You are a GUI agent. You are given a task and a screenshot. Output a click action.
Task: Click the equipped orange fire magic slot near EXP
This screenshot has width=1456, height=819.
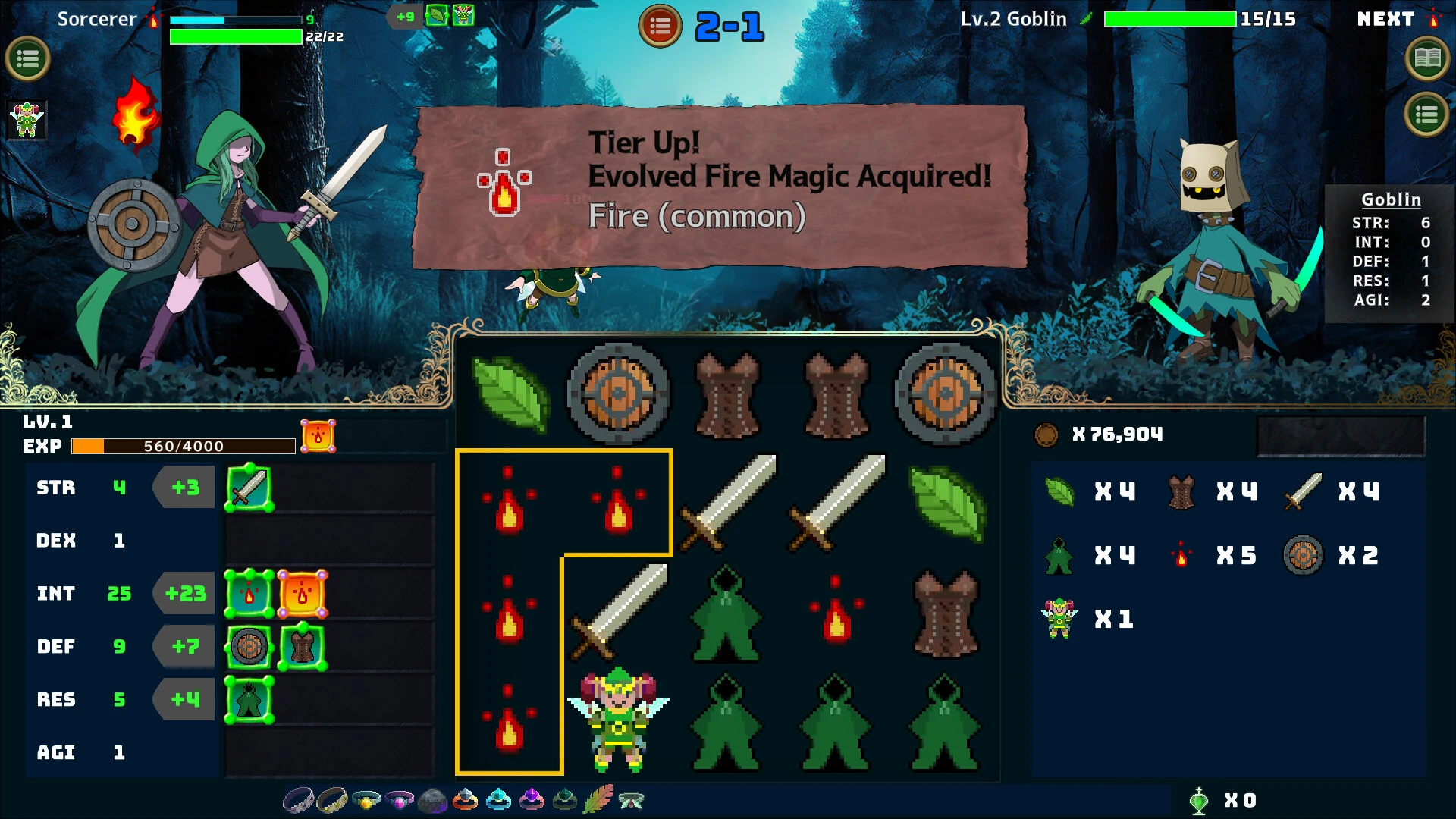coord(319,434)
